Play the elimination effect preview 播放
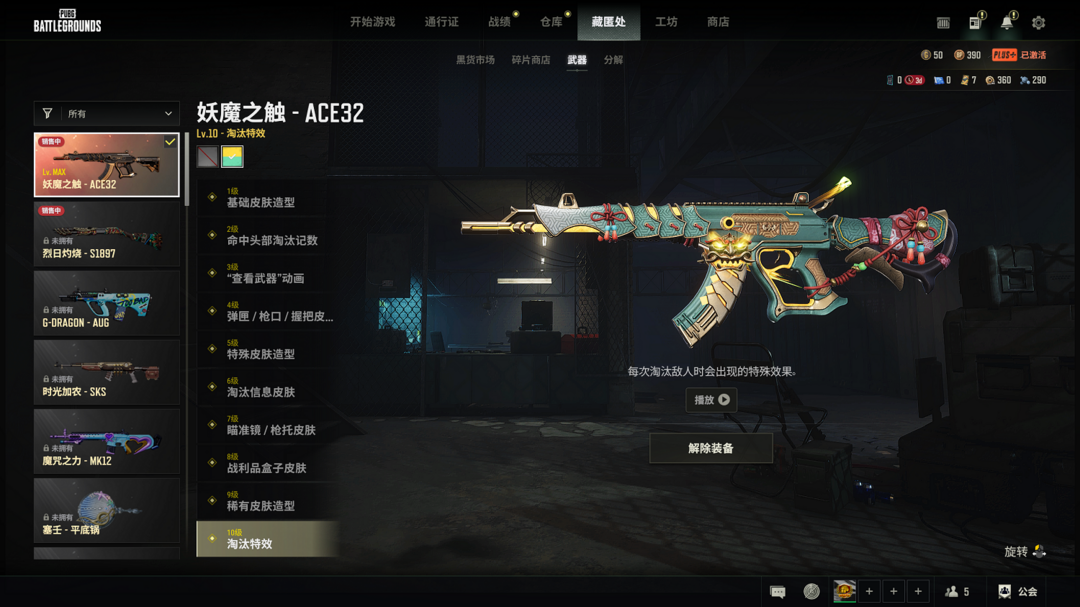 click(712, 400)
